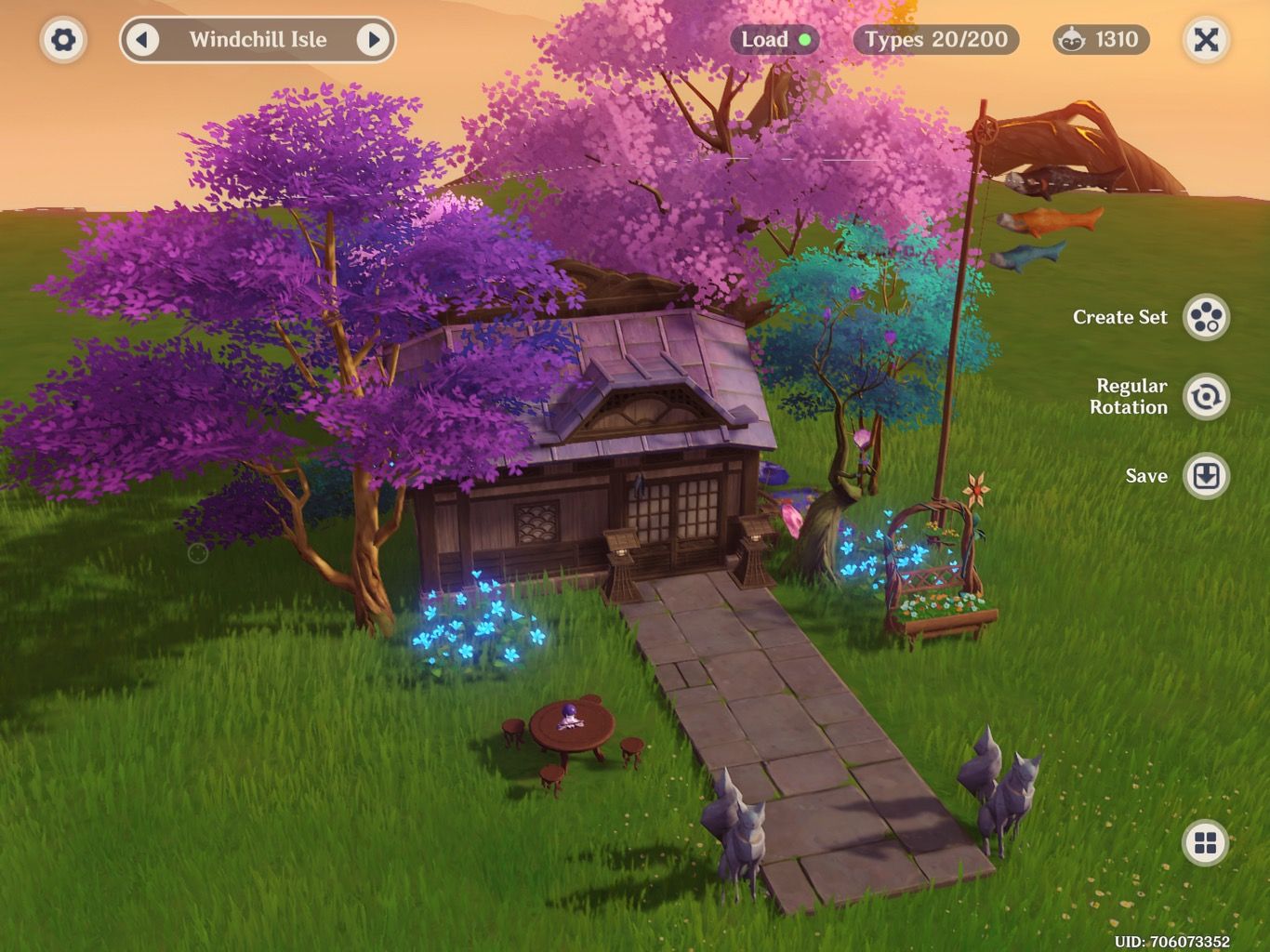Close the furnishing editor

click(1205, 40)
